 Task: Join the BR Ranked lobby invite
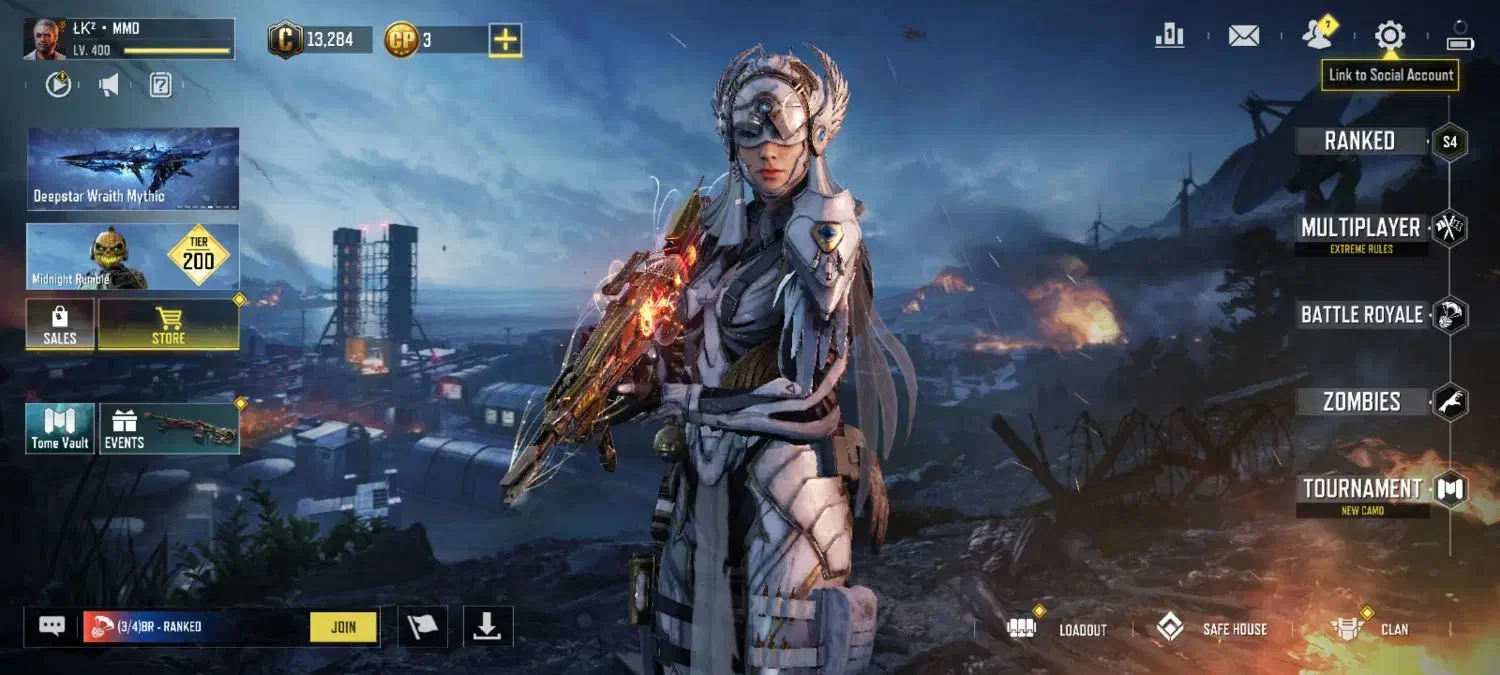coord(343,627)
